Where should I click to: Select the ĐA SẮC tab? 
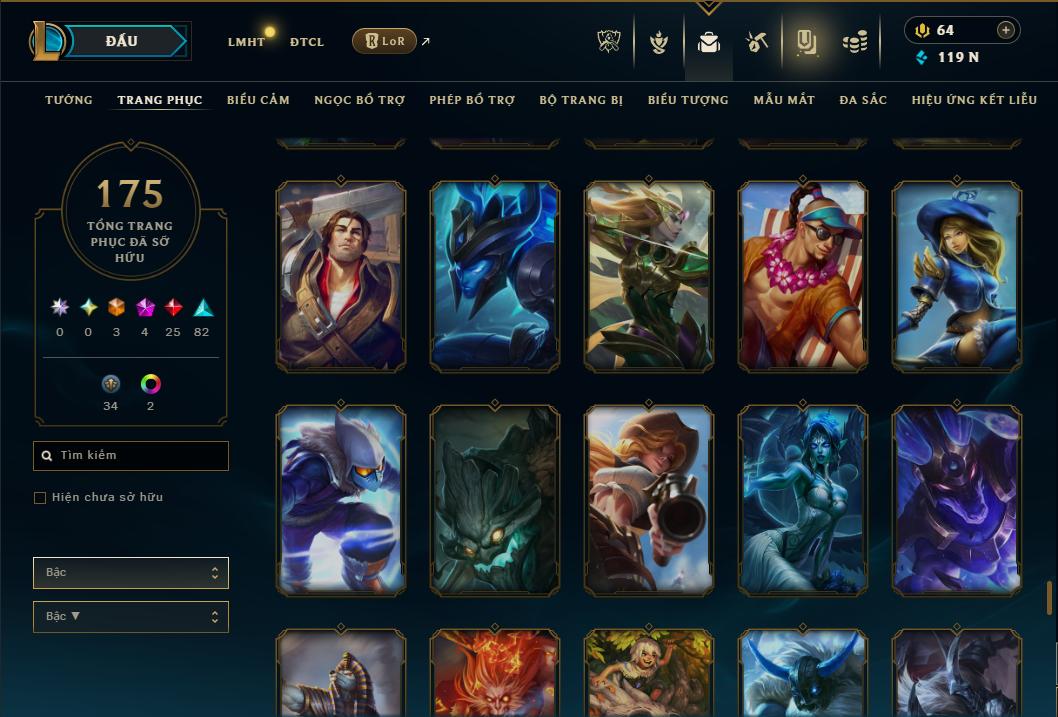point(863,100)
